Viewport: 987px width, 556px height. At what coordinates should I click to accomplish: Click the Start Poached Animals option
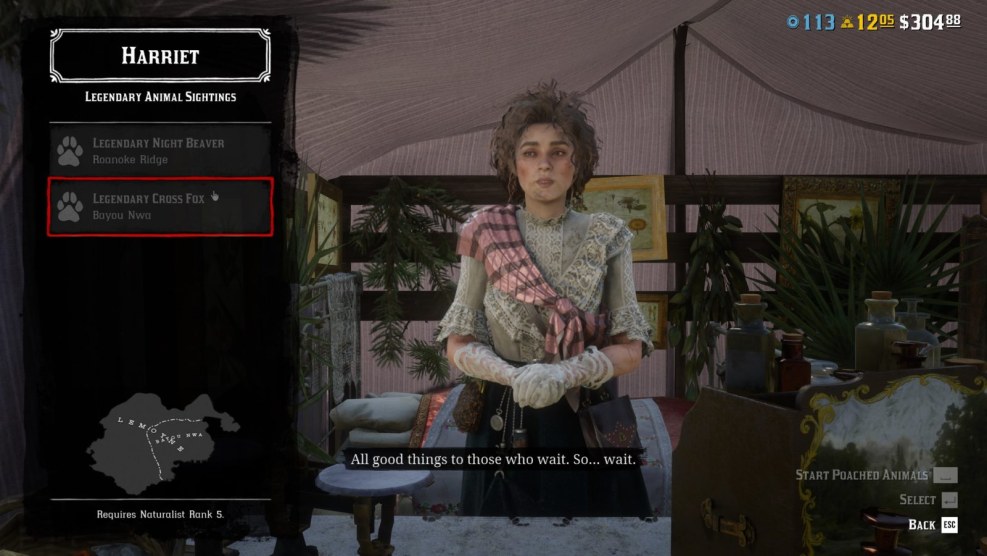point(876,475)
